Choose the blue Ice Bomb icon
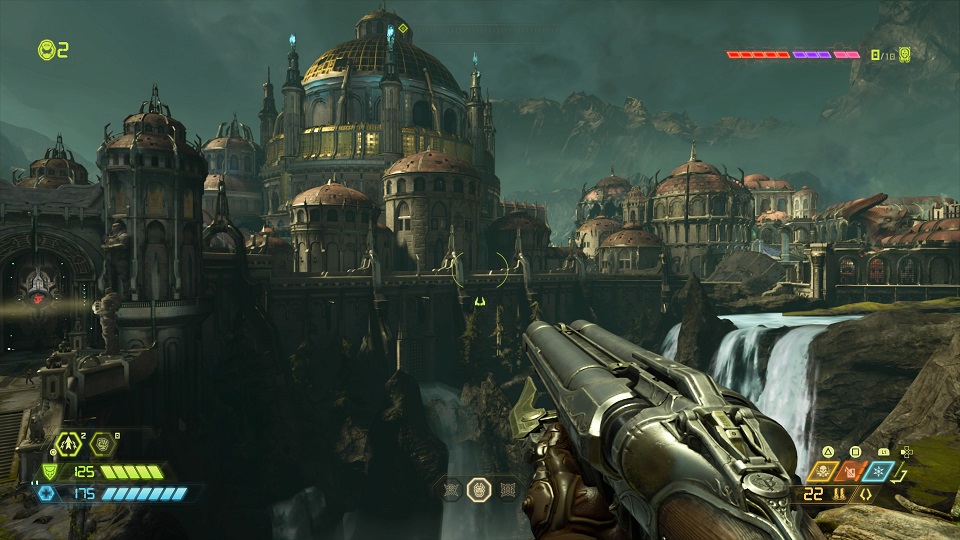Viewport: 960px width, 540px height. (x=878, y=473)
